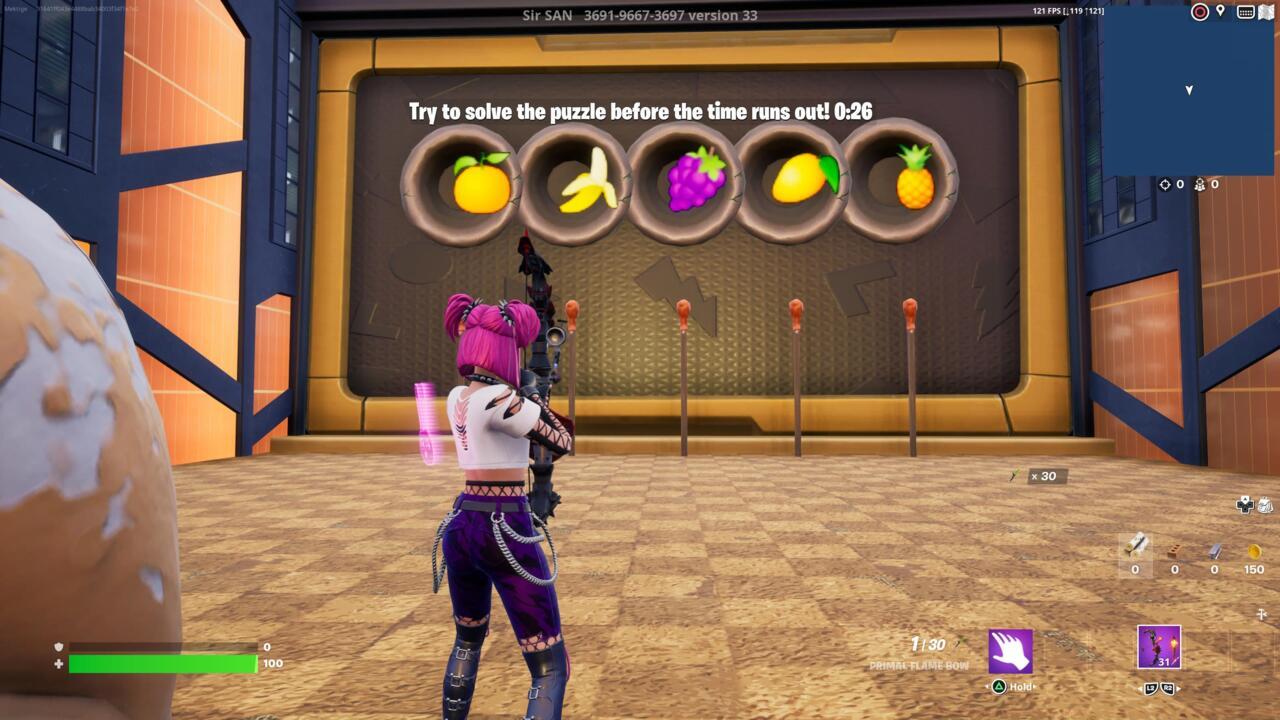Select the brick material icon in the HUD
This screenshot has width=1280, height=720.
1174,550
